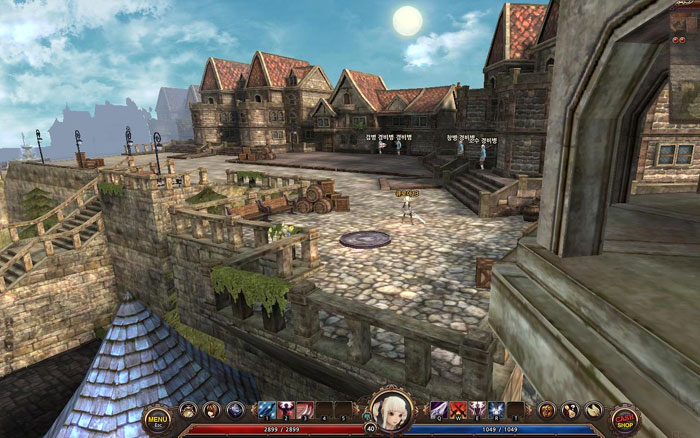Open the round helmet icon button
The width and height of the screenshot is (700, 438).
coord(188,410)
